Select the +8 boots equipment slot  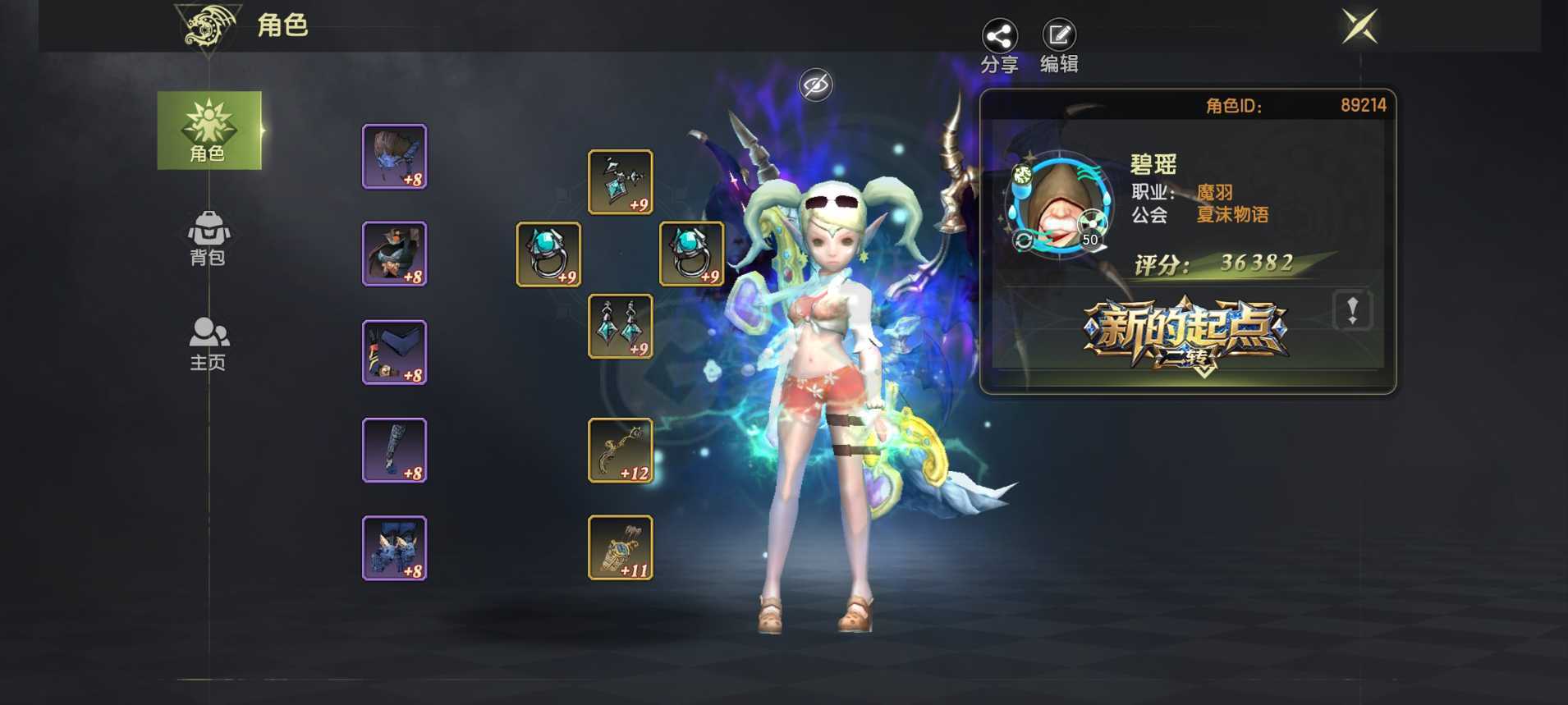pyautogui.click(x=394, y=547)
